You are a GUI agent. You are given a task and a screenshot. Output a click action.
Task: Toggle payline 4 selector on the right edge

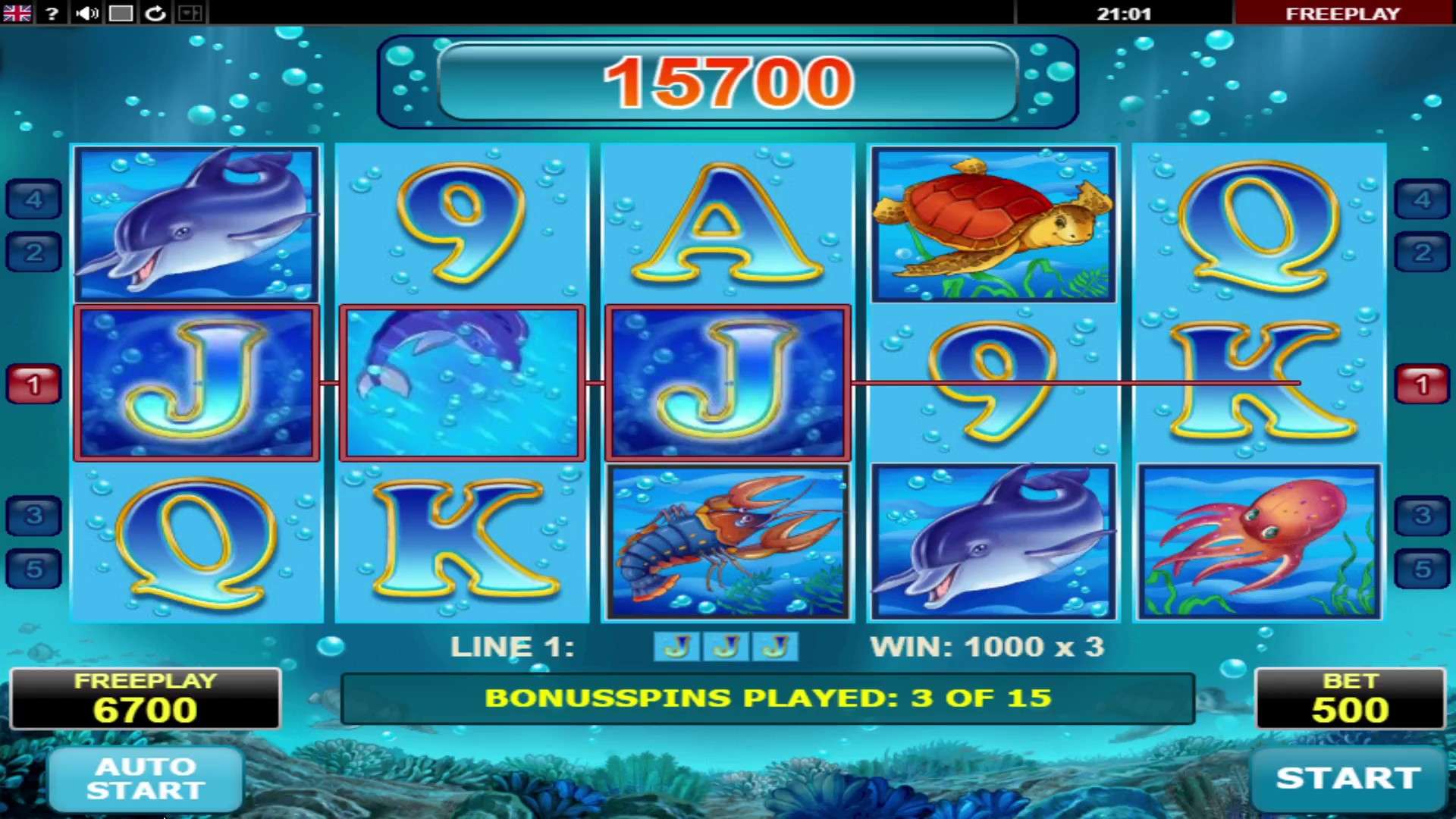click(x=1423, y=197)
